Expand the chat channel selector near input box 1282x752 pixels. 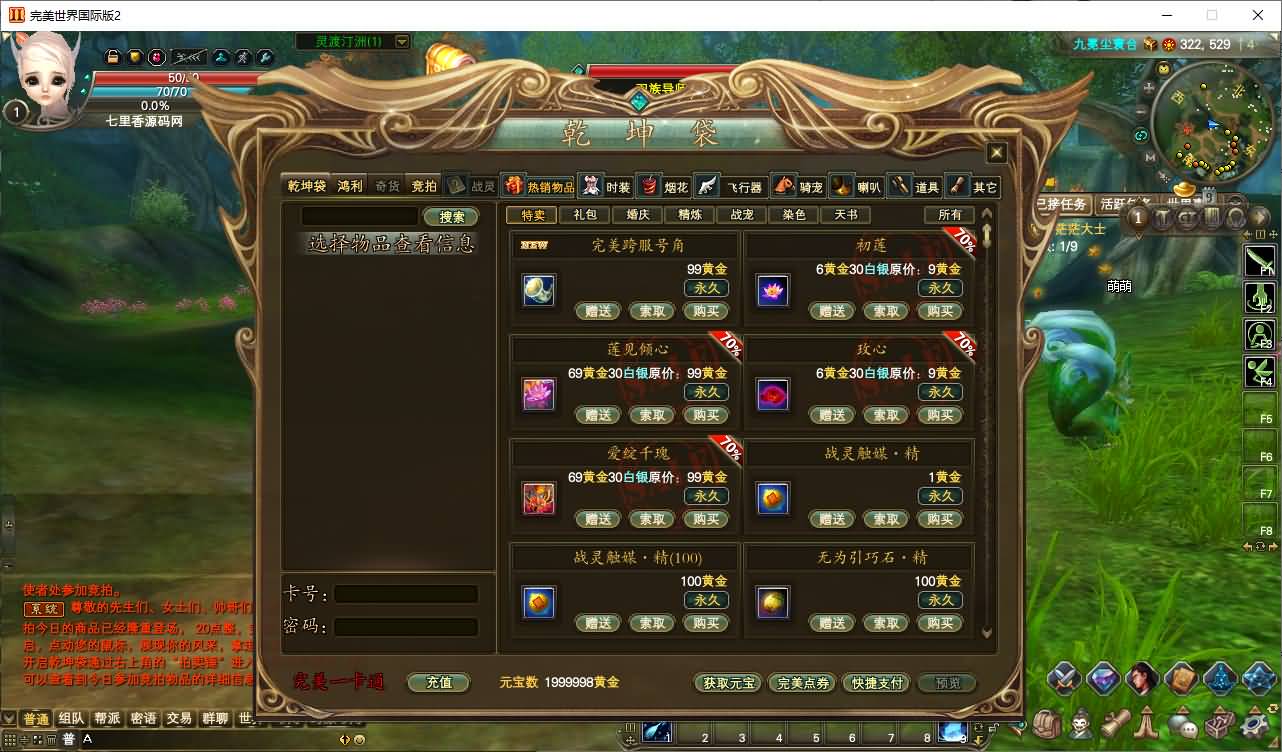coord(70,738)
